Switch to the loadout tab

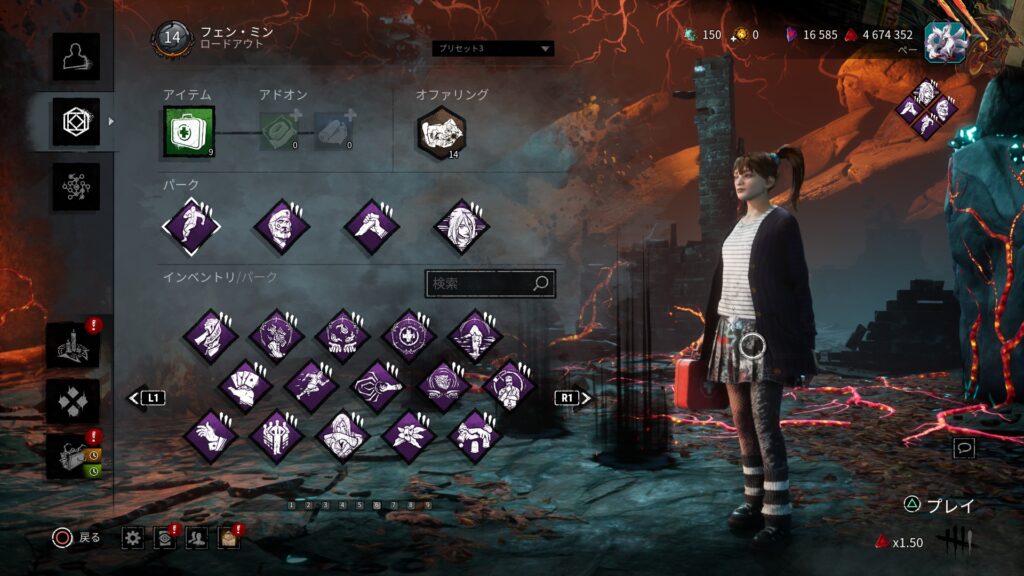(x=76, y=121)
